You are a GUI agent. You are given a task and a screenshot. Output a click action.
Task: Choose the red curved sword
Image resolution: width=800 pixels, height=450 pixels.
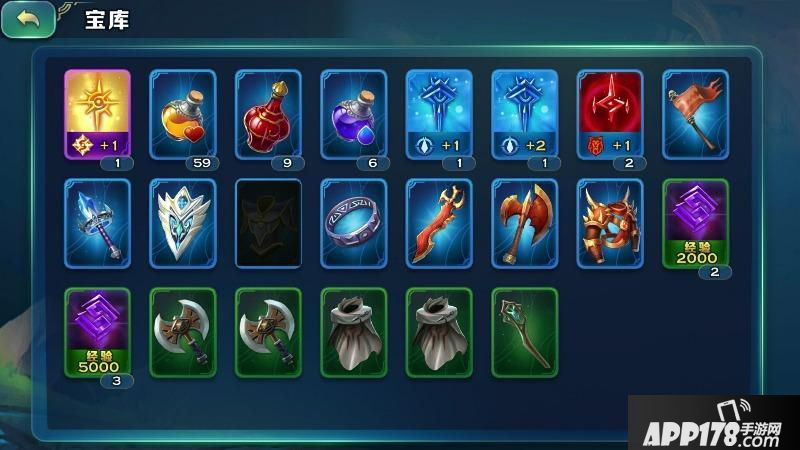439,223
